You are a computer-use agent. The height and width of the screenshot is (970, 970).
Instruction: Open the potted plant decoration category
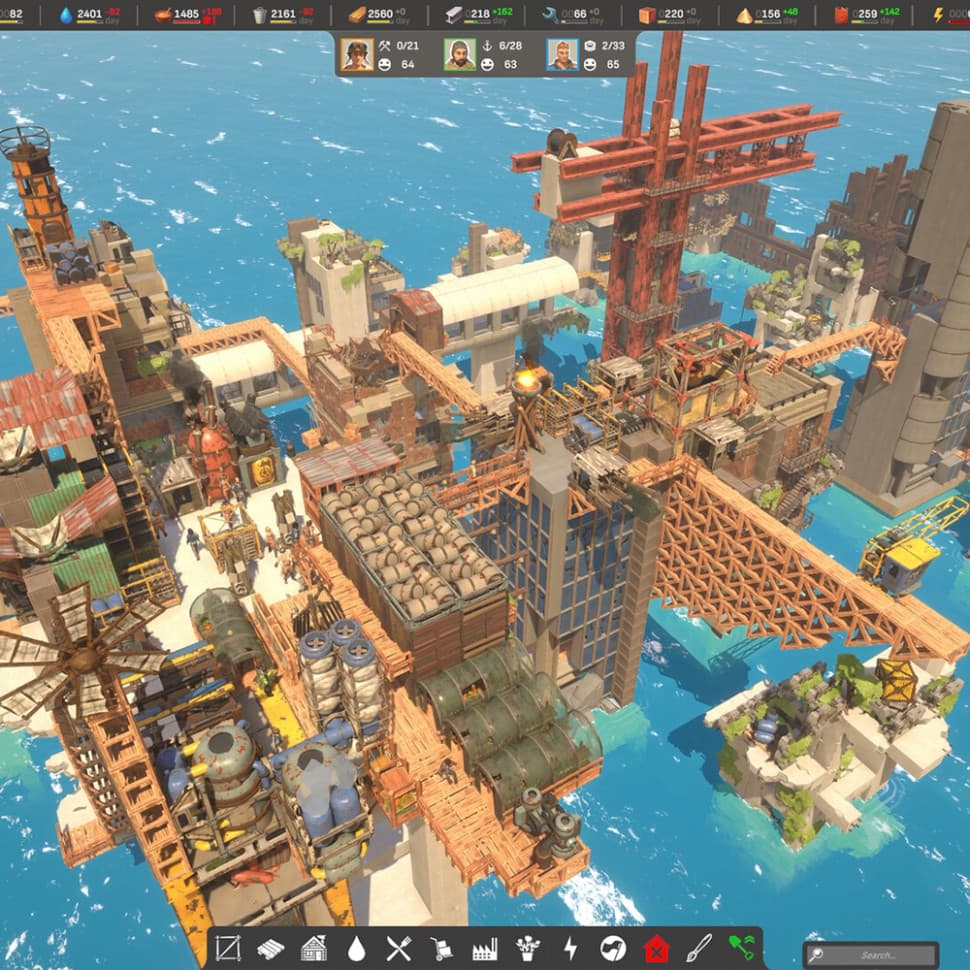click(527, 948)
